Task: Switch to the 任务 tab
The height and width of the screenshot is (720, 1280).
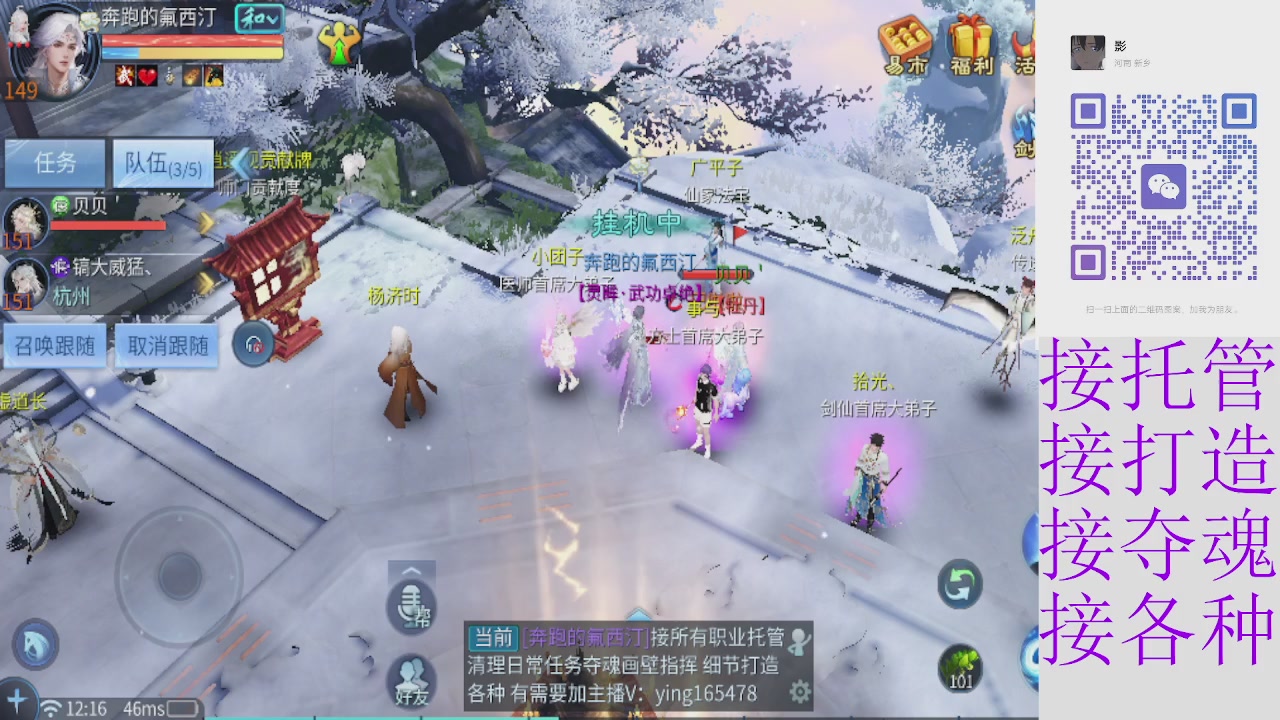Action: pos(55,163)
